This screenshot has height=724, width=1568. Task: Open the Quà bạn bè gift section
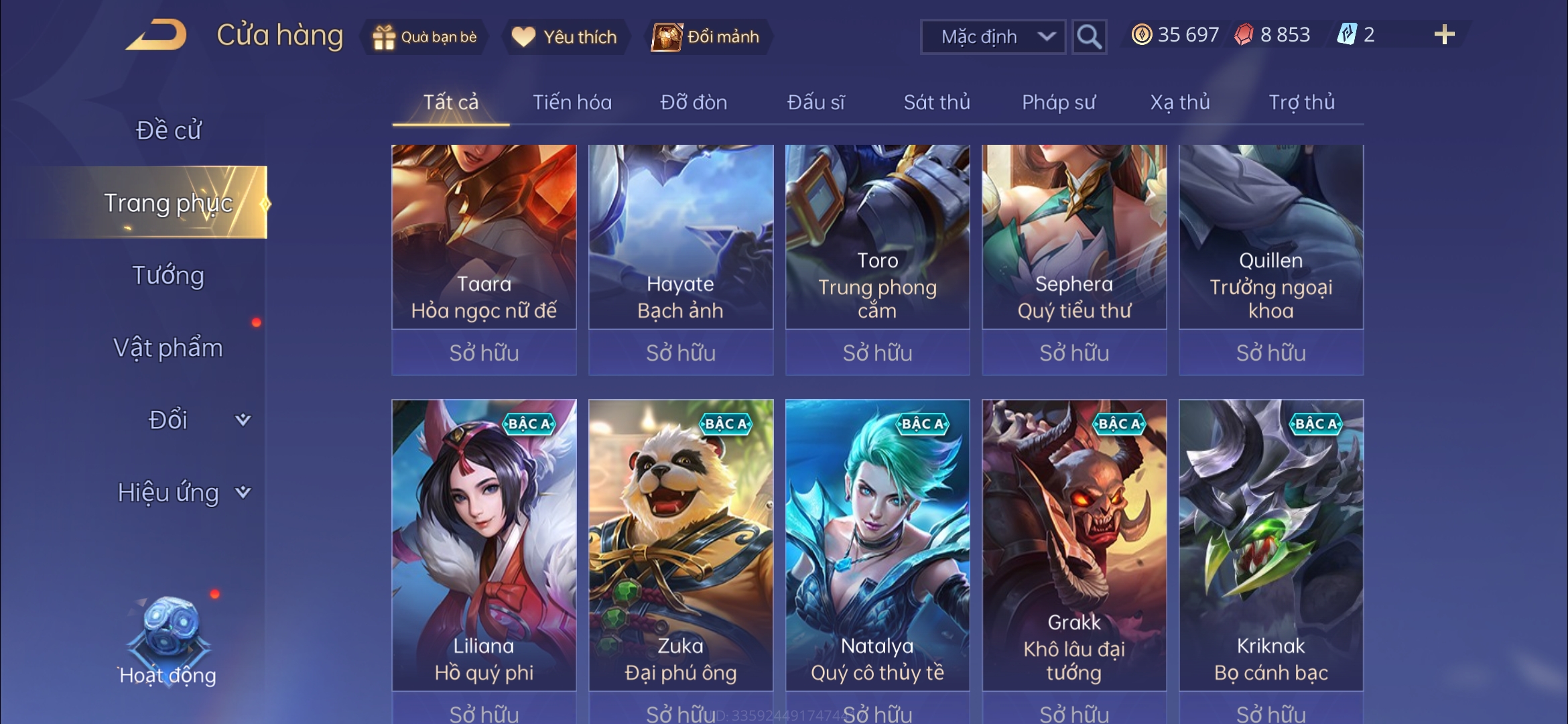point(424,38)
